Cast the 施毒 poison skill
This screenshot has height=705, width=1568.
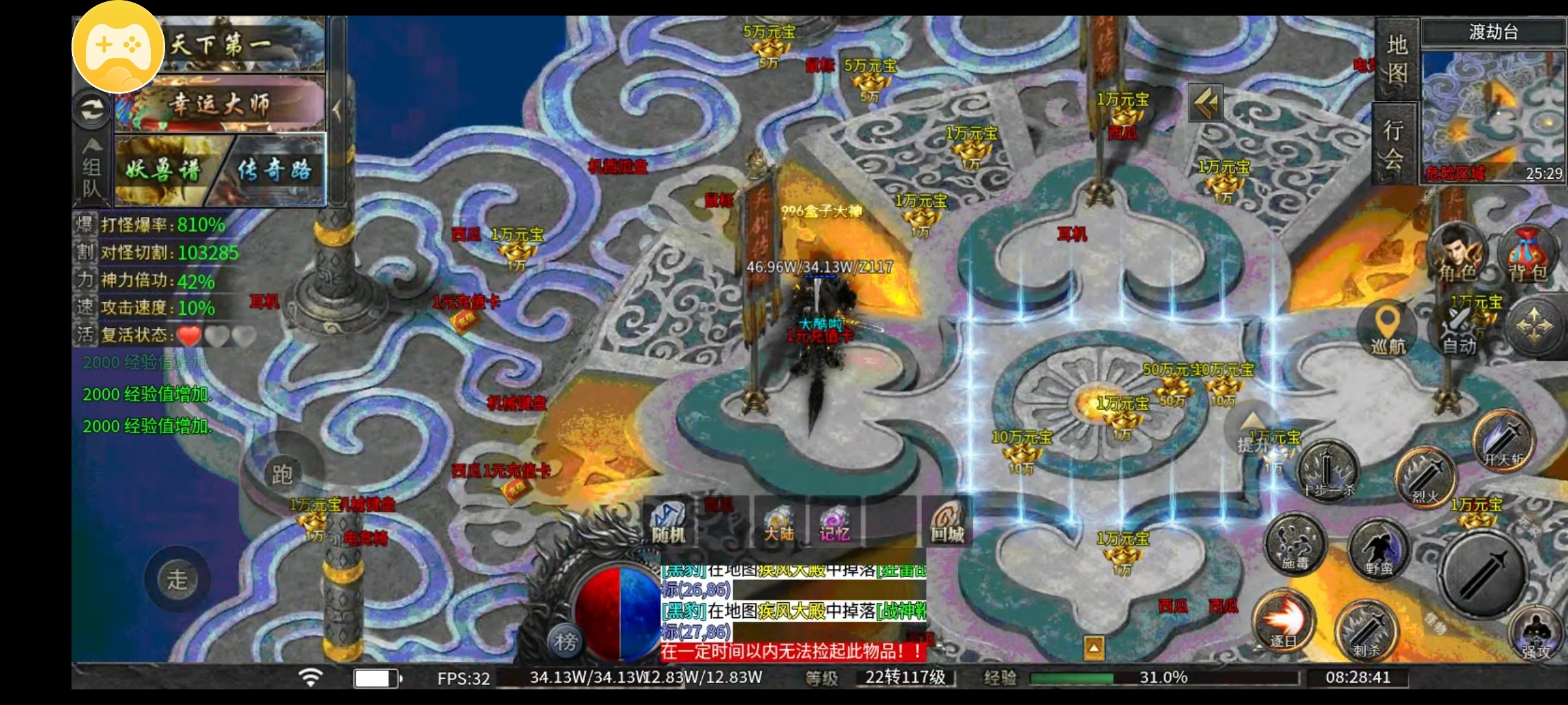coord(1295,544)
